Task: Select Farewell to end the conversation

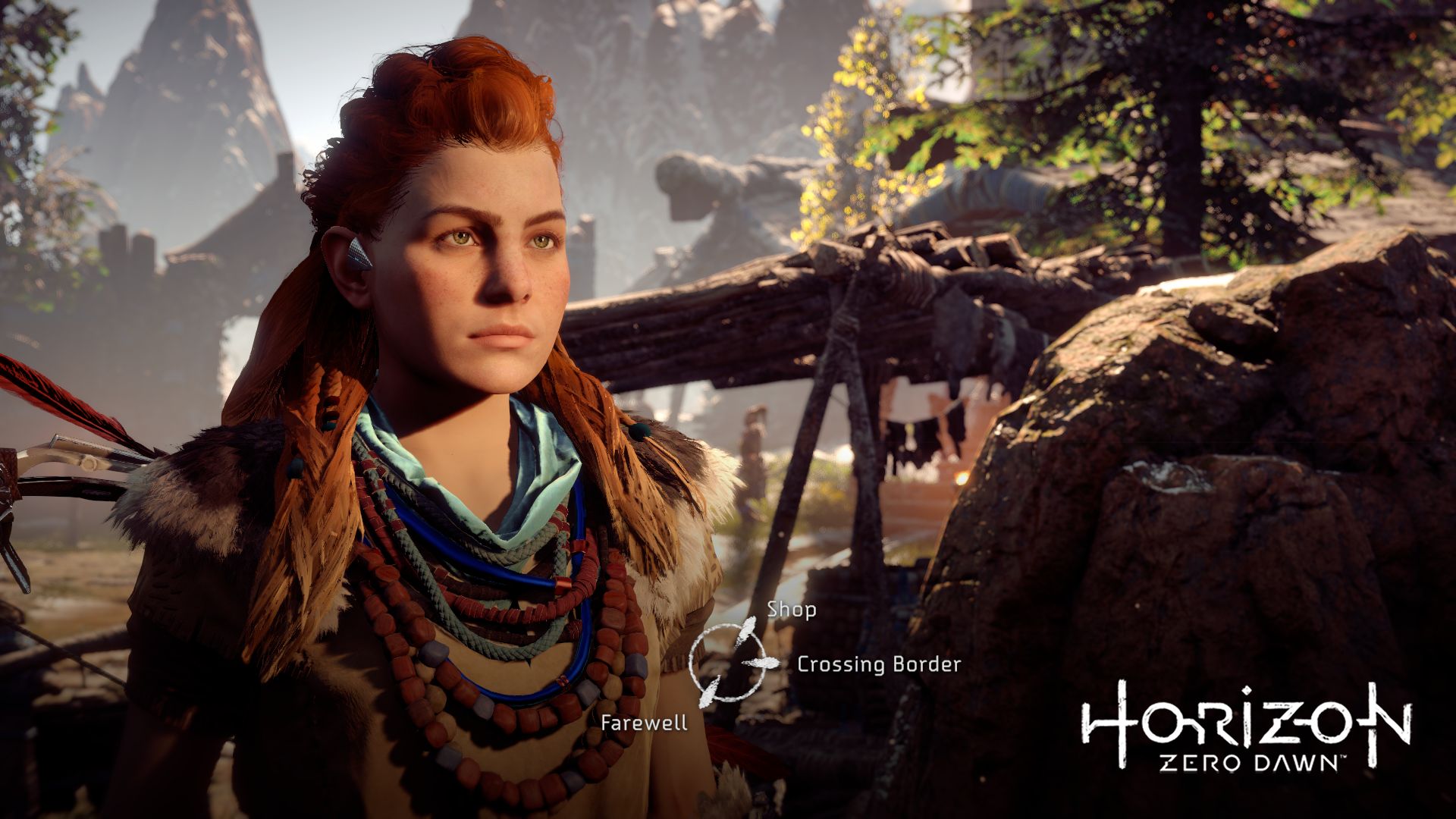Action: point(645,723)
